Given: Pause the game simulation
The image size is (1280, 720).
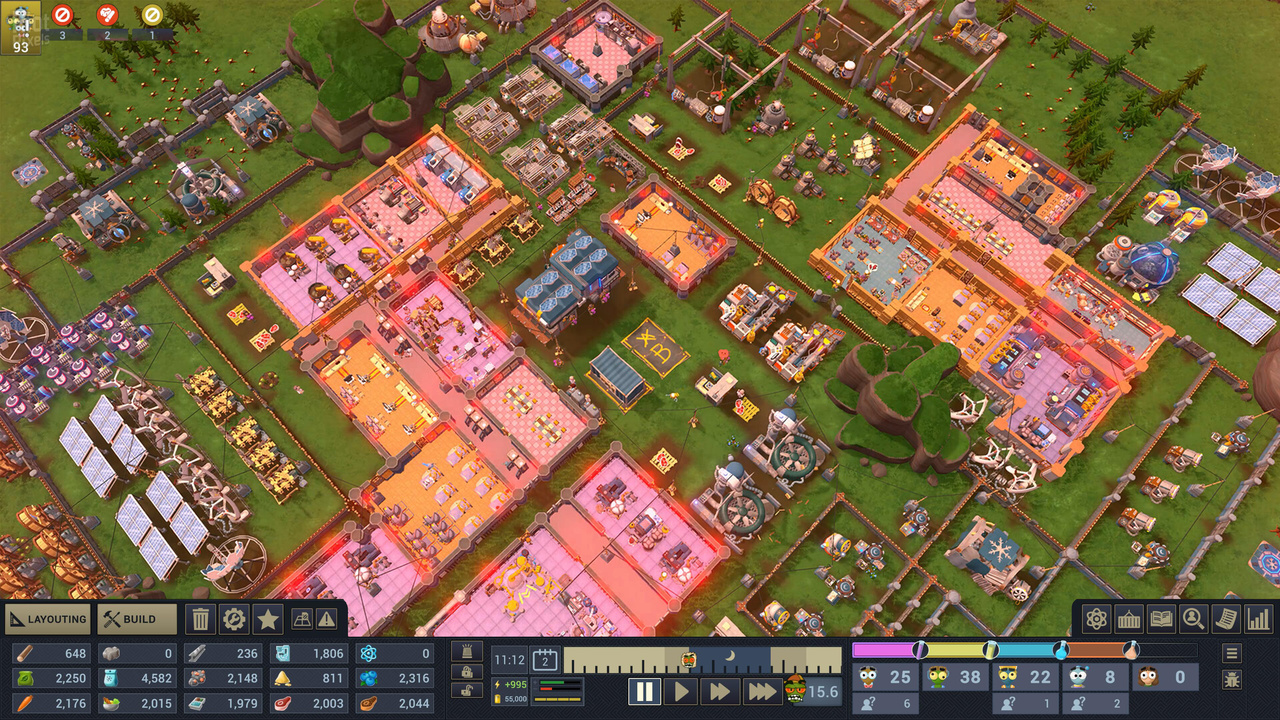Looking at the screenshot, I should pyautogui.click(x=644, y=691).
